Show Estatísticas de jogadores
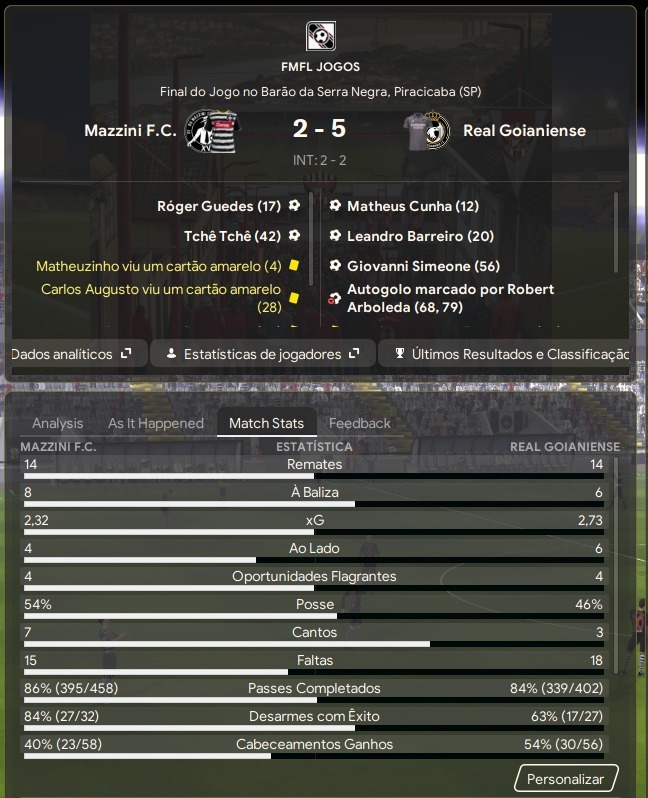Screen dimensions: 648x798 click(x=262, y=354)
